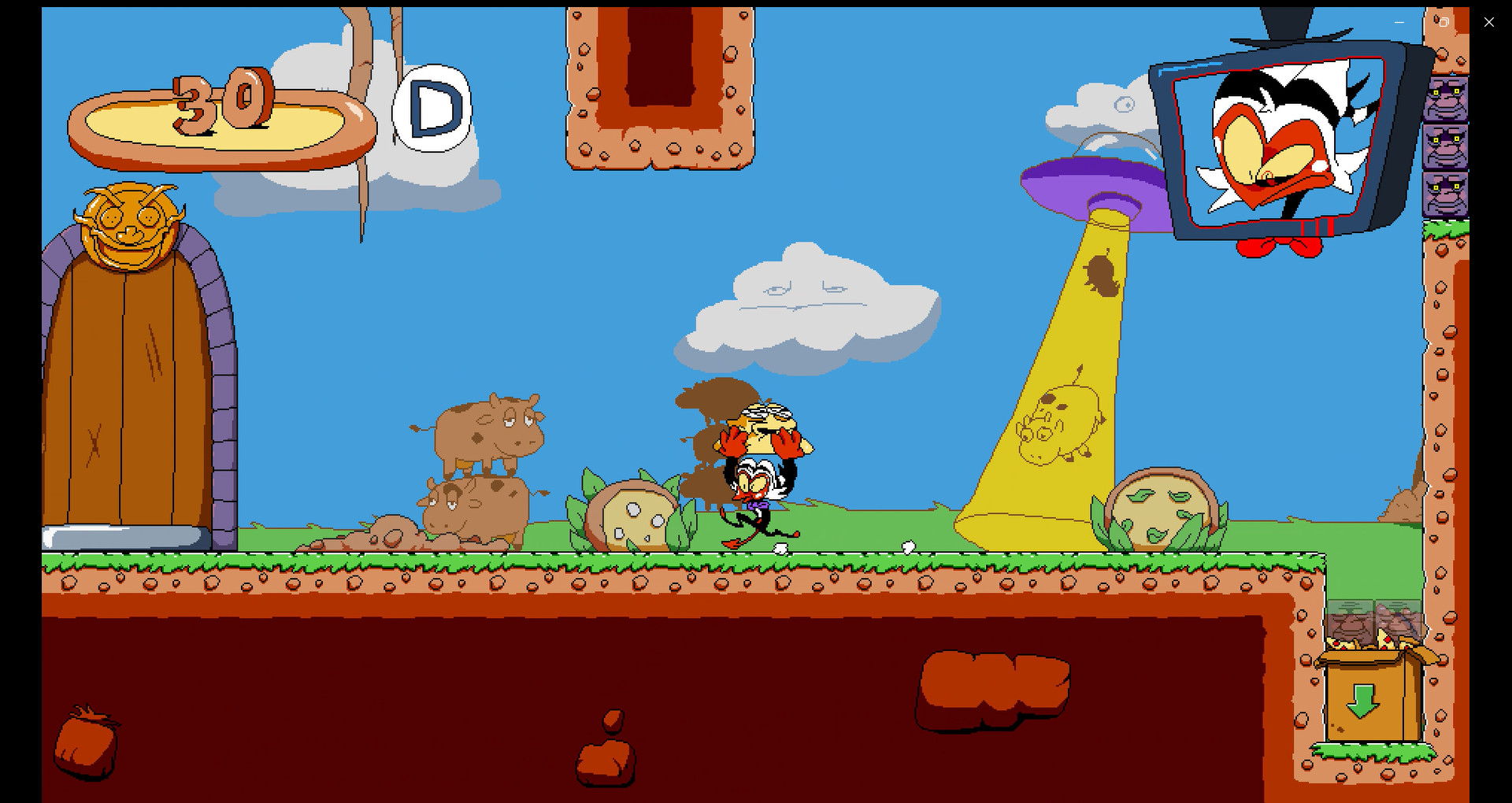Select the TV screen showing the duck's face
The height and width of the screenshot is (803, 1512).
[1280, 142]
